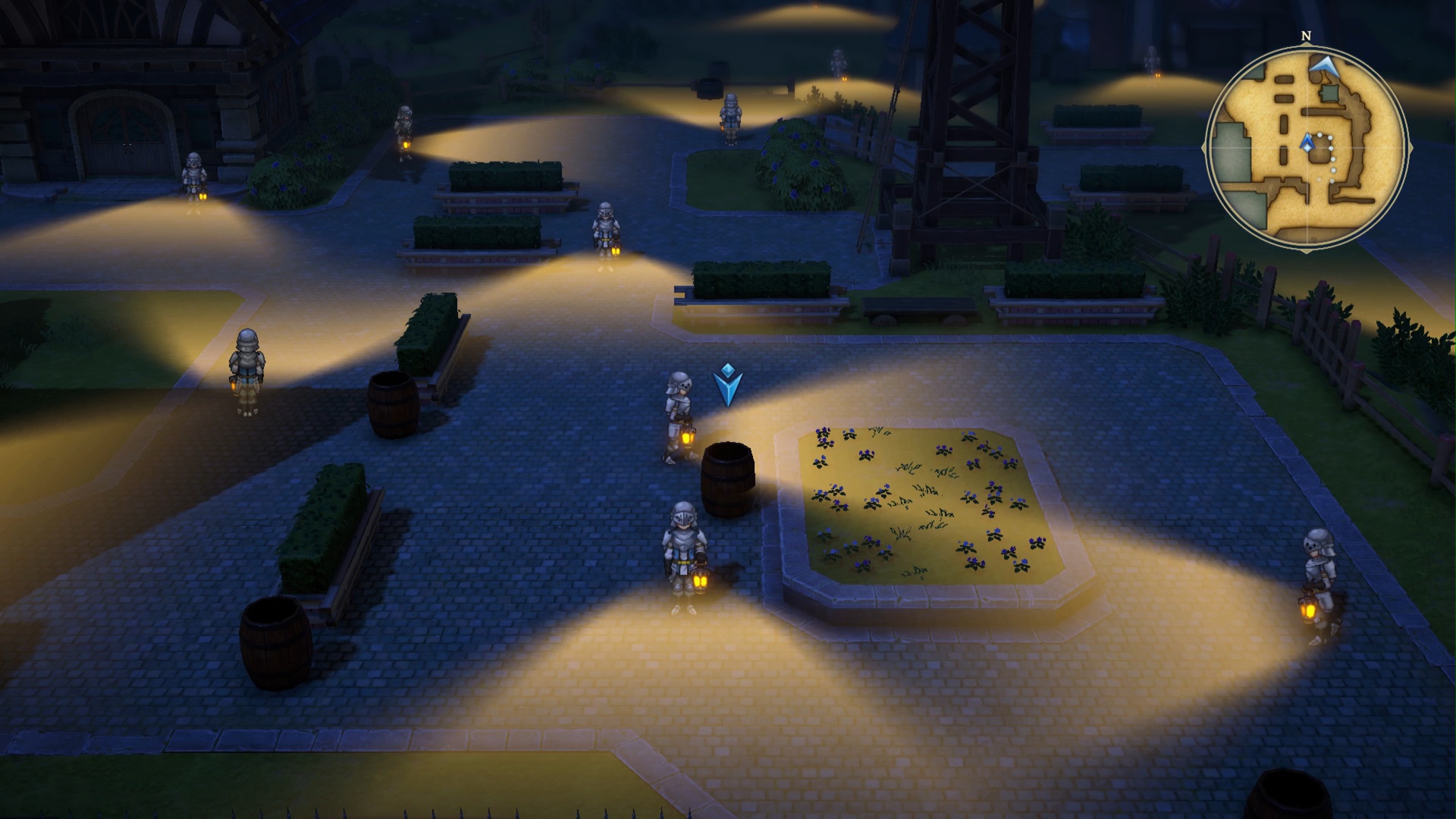1456x819 pixels.
Task: Open the circular minimap
Action: [x=1306, y=147]
